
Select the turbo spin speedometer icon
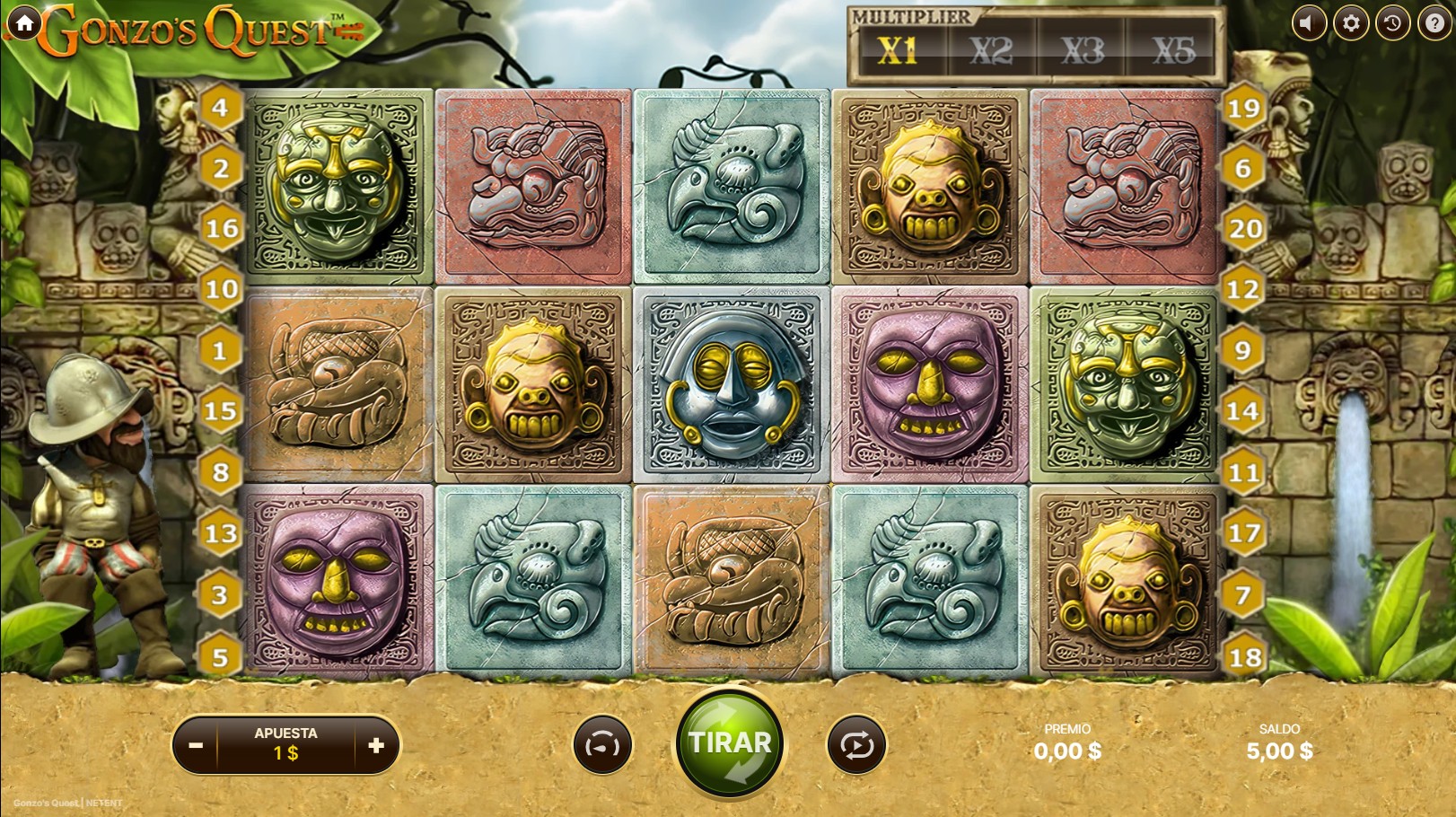601,744
